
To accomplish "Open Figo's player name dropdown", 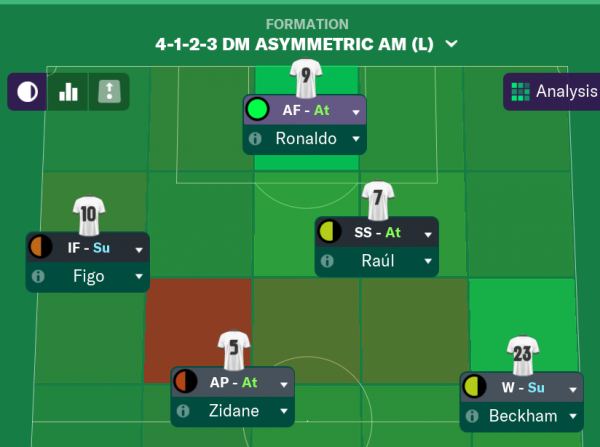I will coord(138,276).
